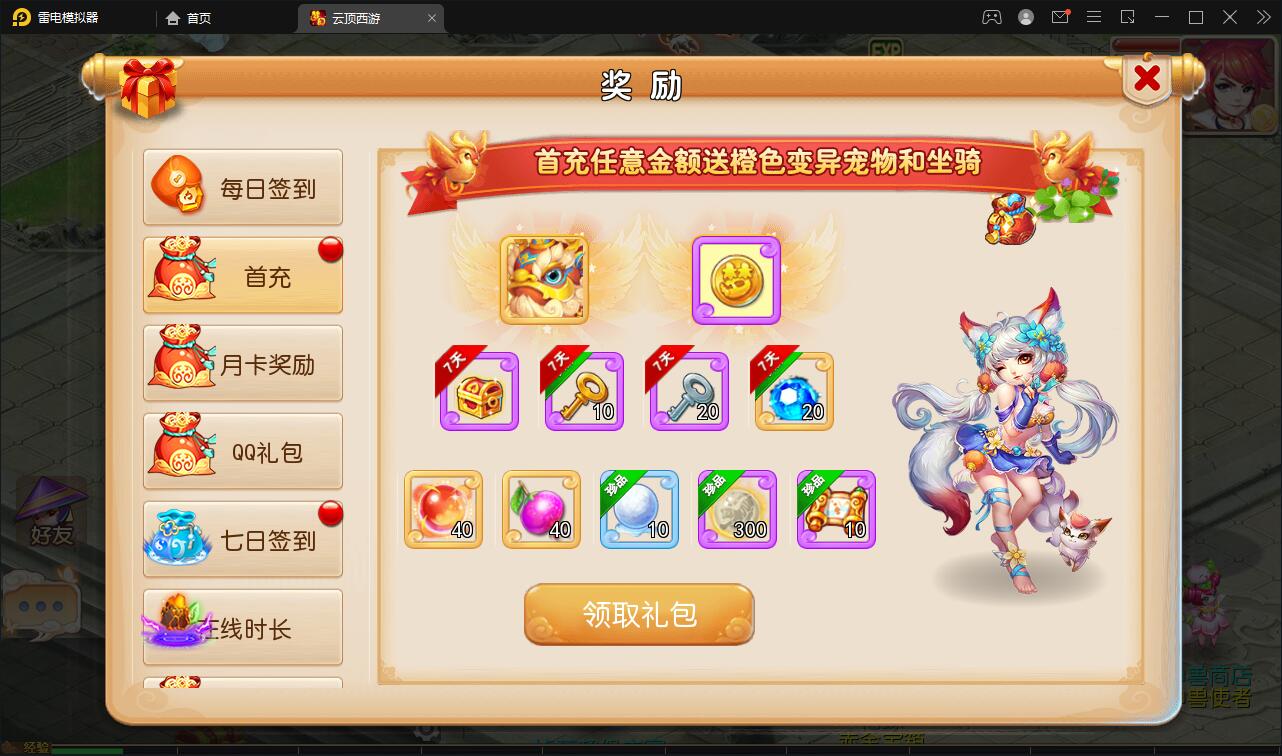Click the 7-day treasure chest reward icon
Viewport: 1282px width, 756px height.
tap(478, 391)
